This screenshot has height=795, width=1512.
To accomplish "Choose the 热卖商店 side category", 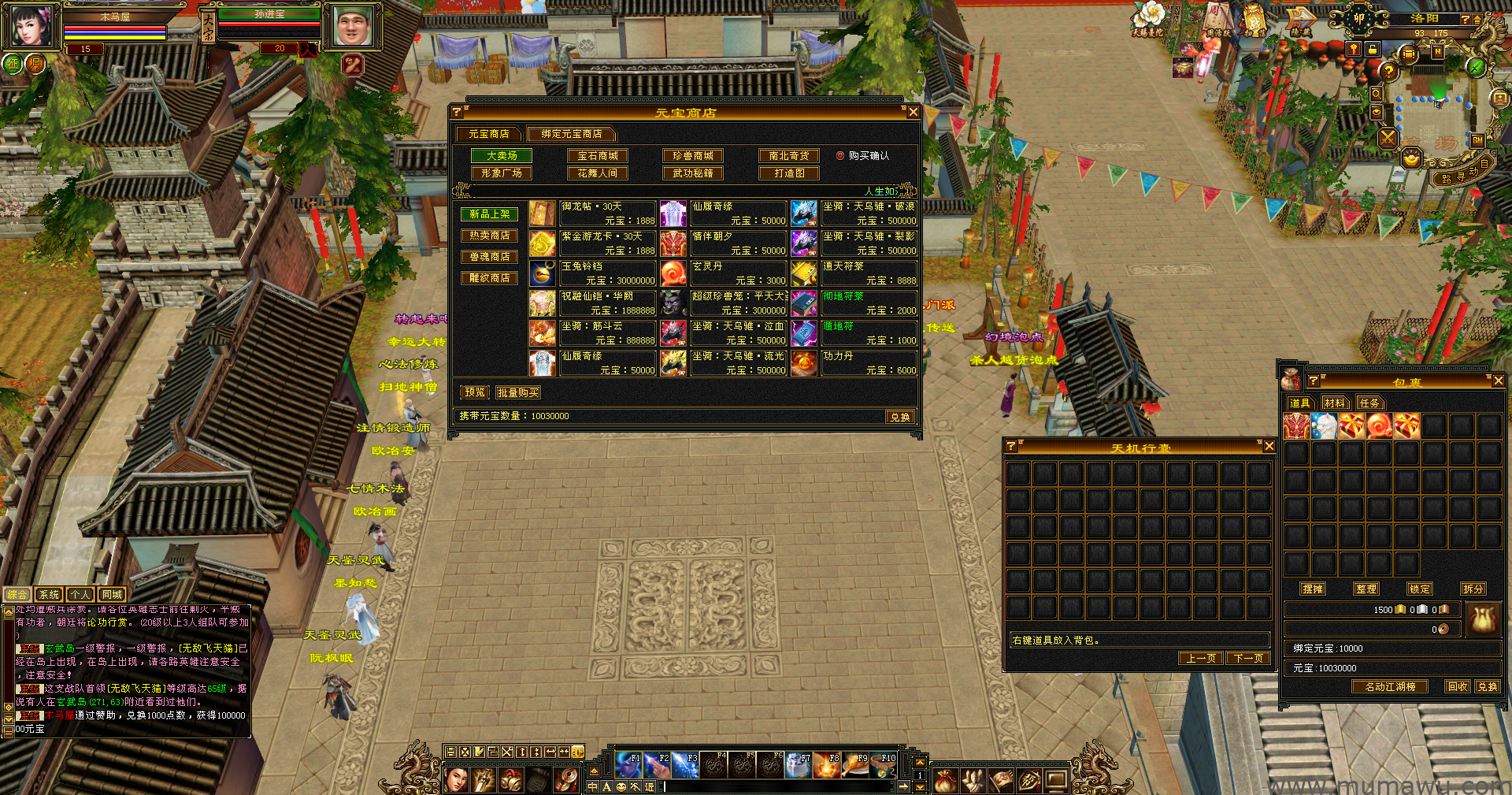I will tap(489, 236).
